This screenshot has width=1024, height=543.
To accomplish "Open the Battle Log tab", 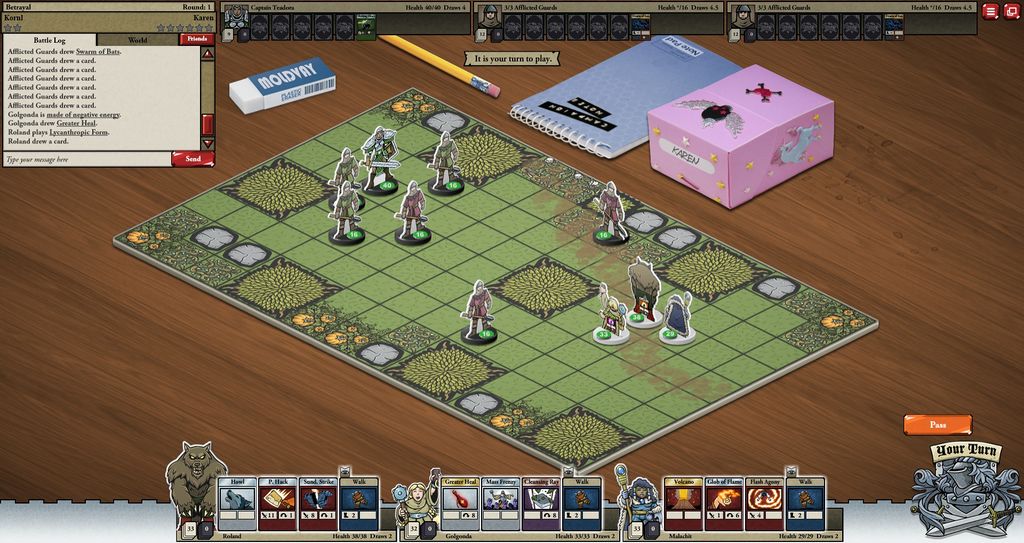I will pyautogui.click(x=50, y=40).
